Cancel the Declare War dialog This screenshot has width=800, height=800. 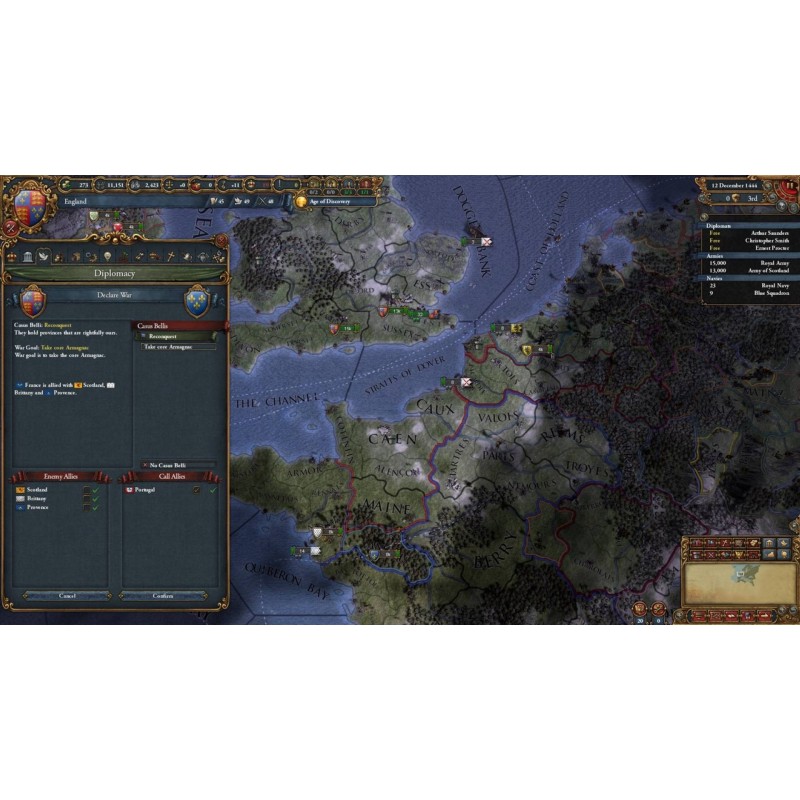pos(68,596)
